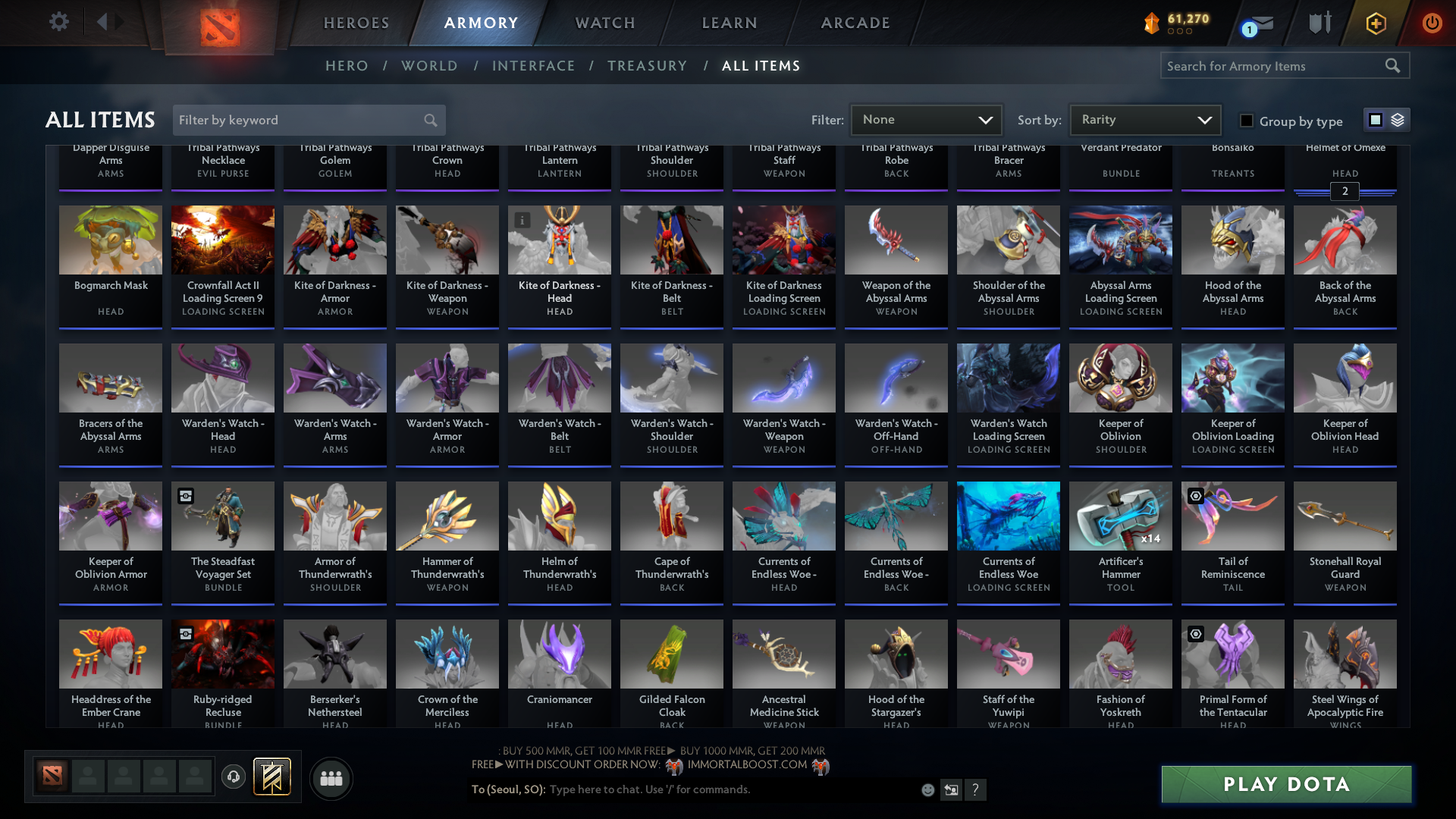
Task: Open the armory loadout shield-and-sword icon
Action: [1319, 23]
